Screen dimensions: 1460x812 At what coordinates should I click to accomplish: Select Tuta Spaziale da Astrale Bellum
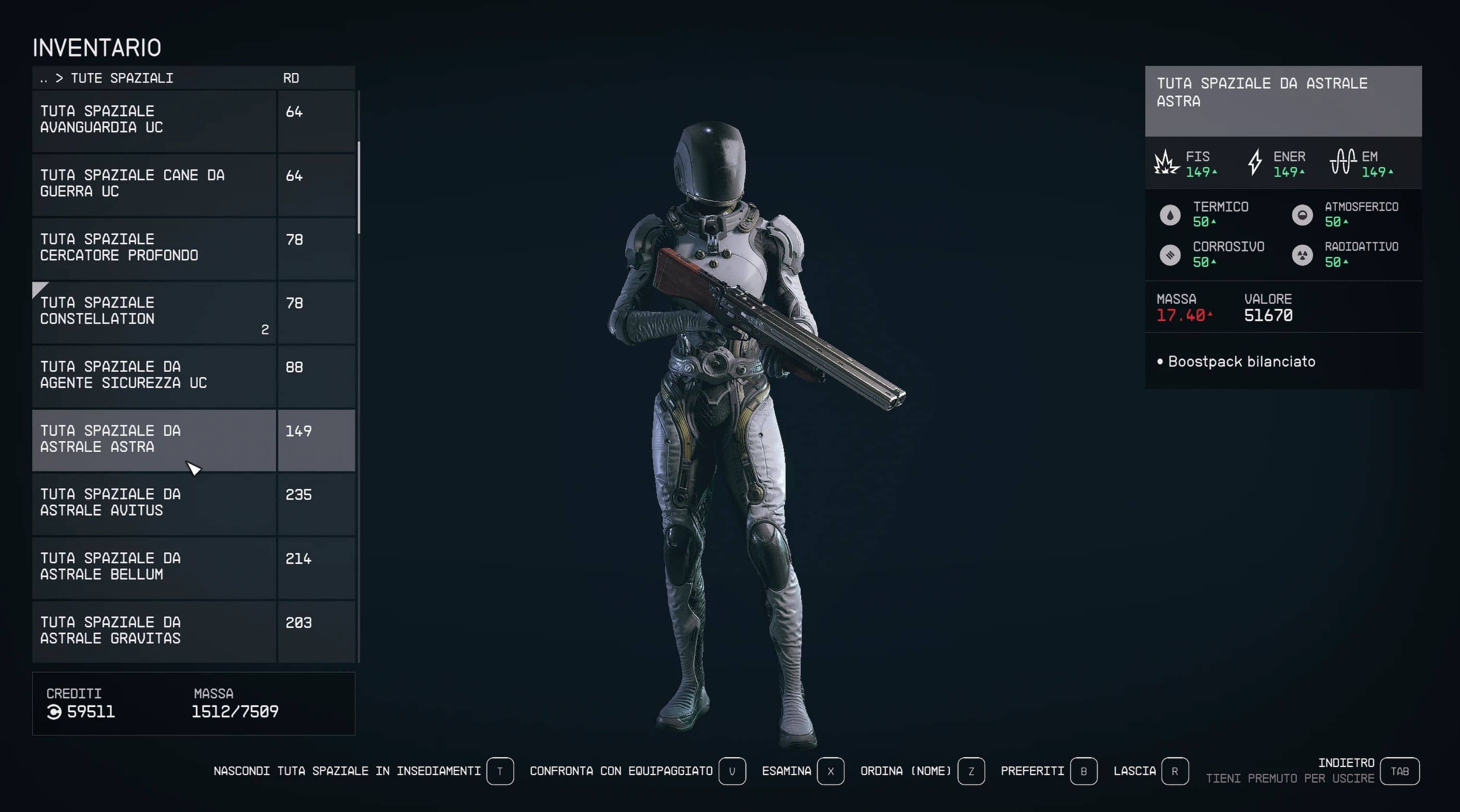pos(153,567)
